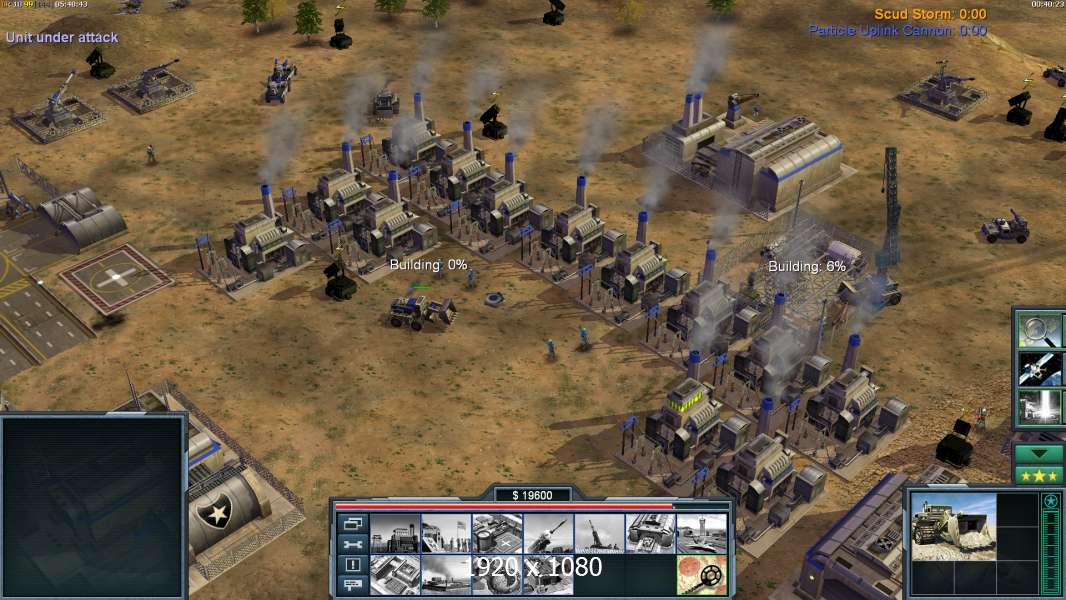This screenshot has height=600, width=1066.
Task: Select the Barracks build icon
Action: click(x=445, y=533)
